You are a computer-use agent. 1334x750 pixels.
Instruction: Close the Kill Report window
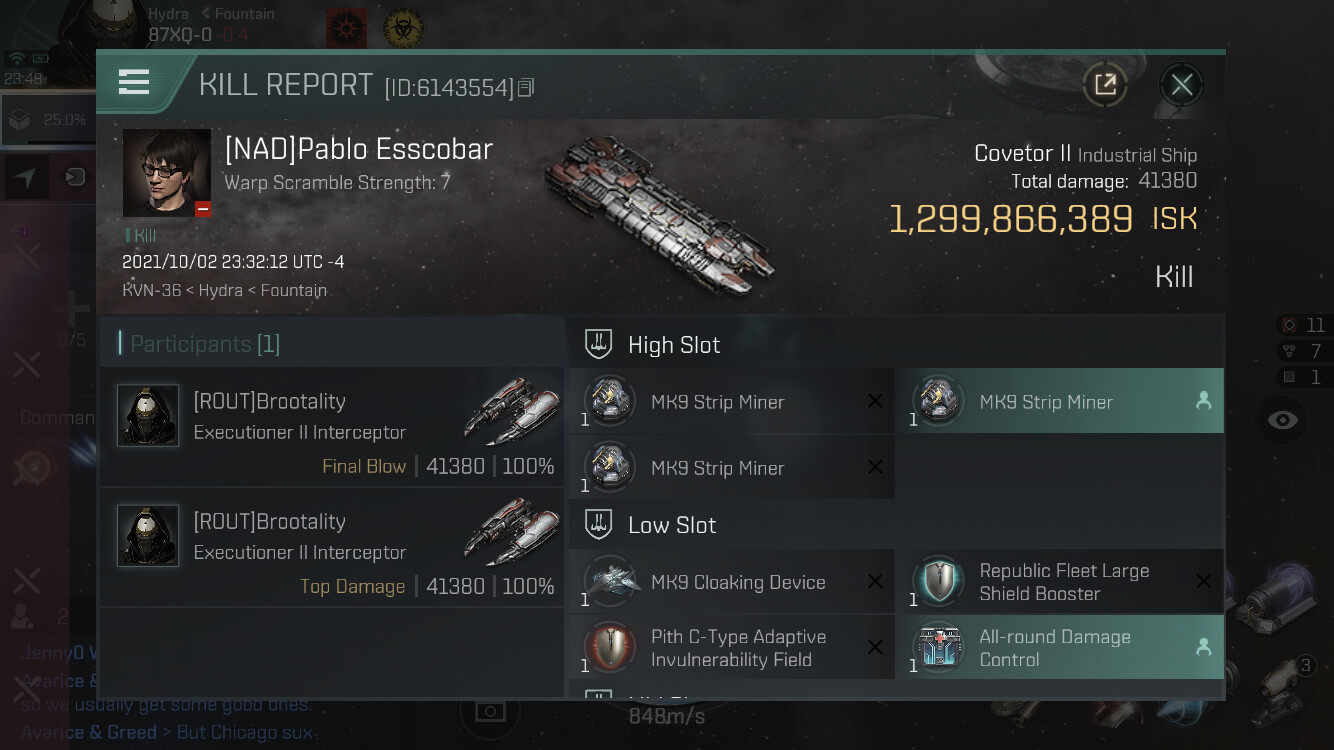coord(1181,85)
